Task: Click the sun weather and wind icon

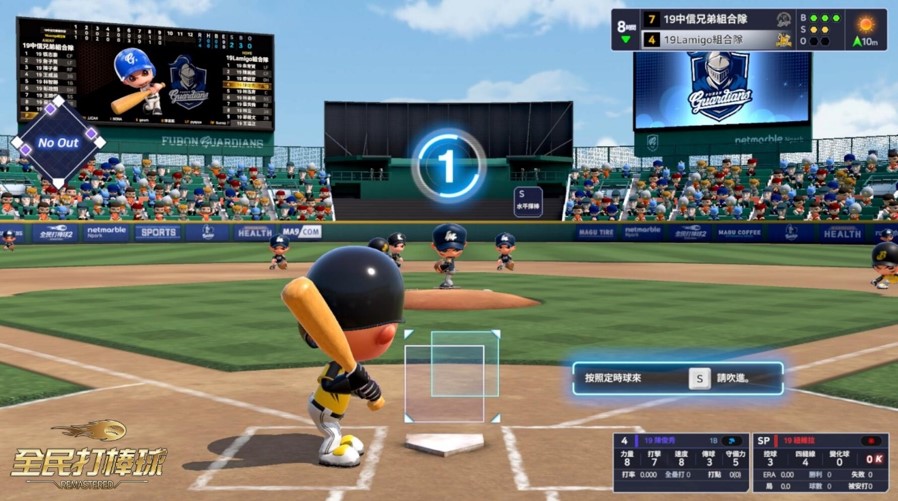Action: click(865, 29)
